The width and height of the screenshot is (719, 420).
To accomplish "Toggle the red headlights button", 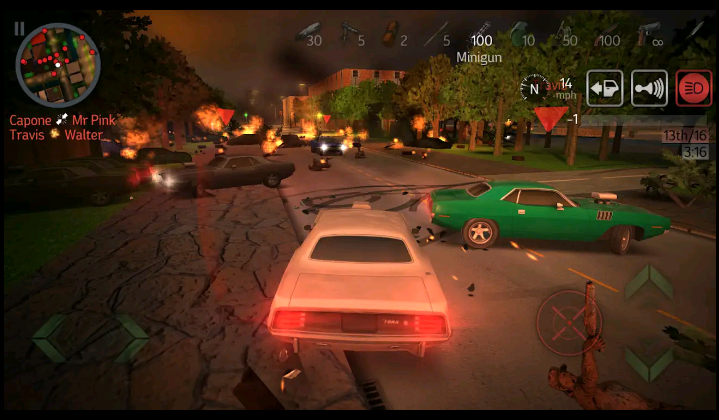I will tap(693, 88).
